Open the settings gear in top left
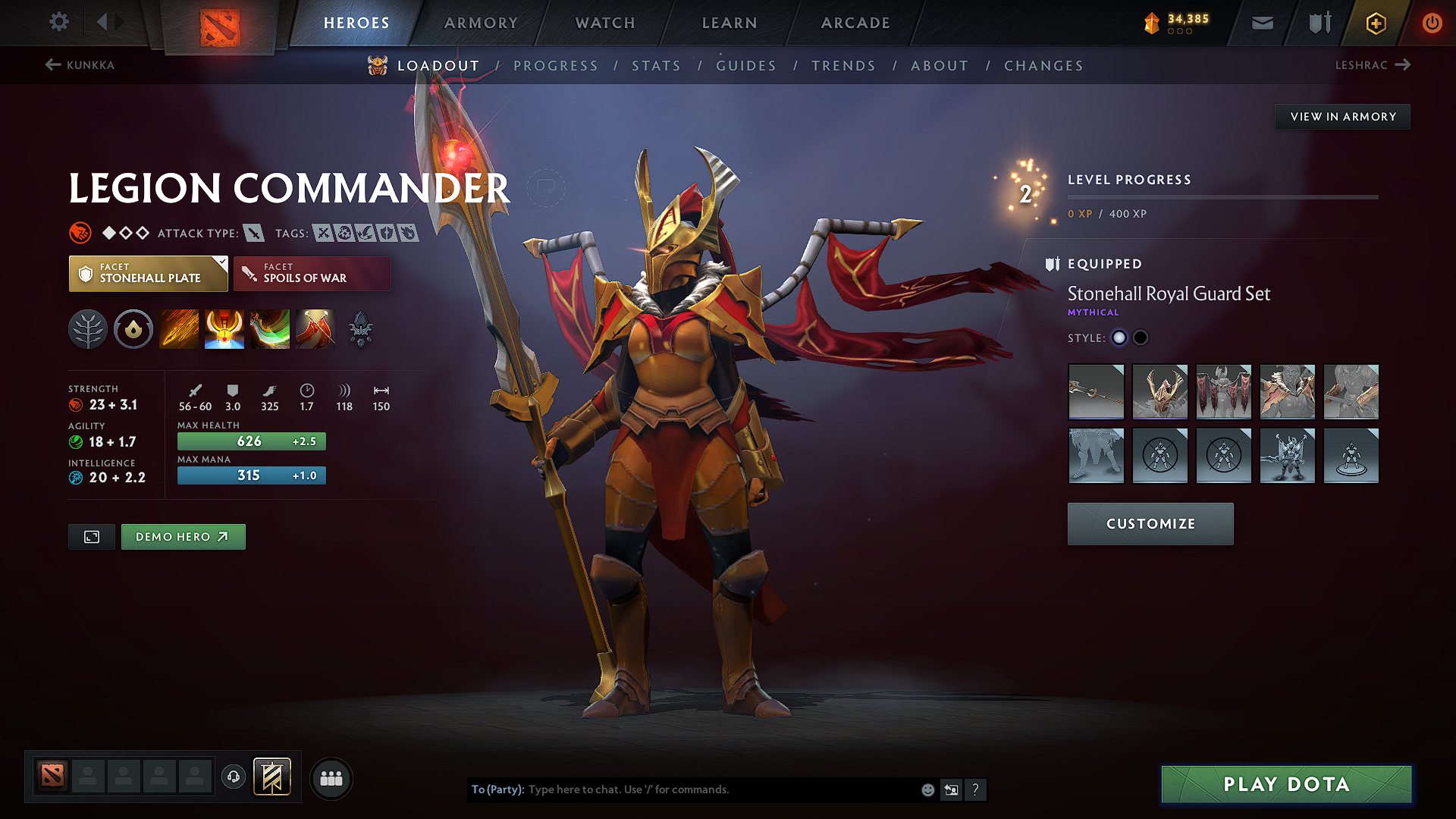The height and width of the screenshot is (819, 1456). click(x=58, y=22)
